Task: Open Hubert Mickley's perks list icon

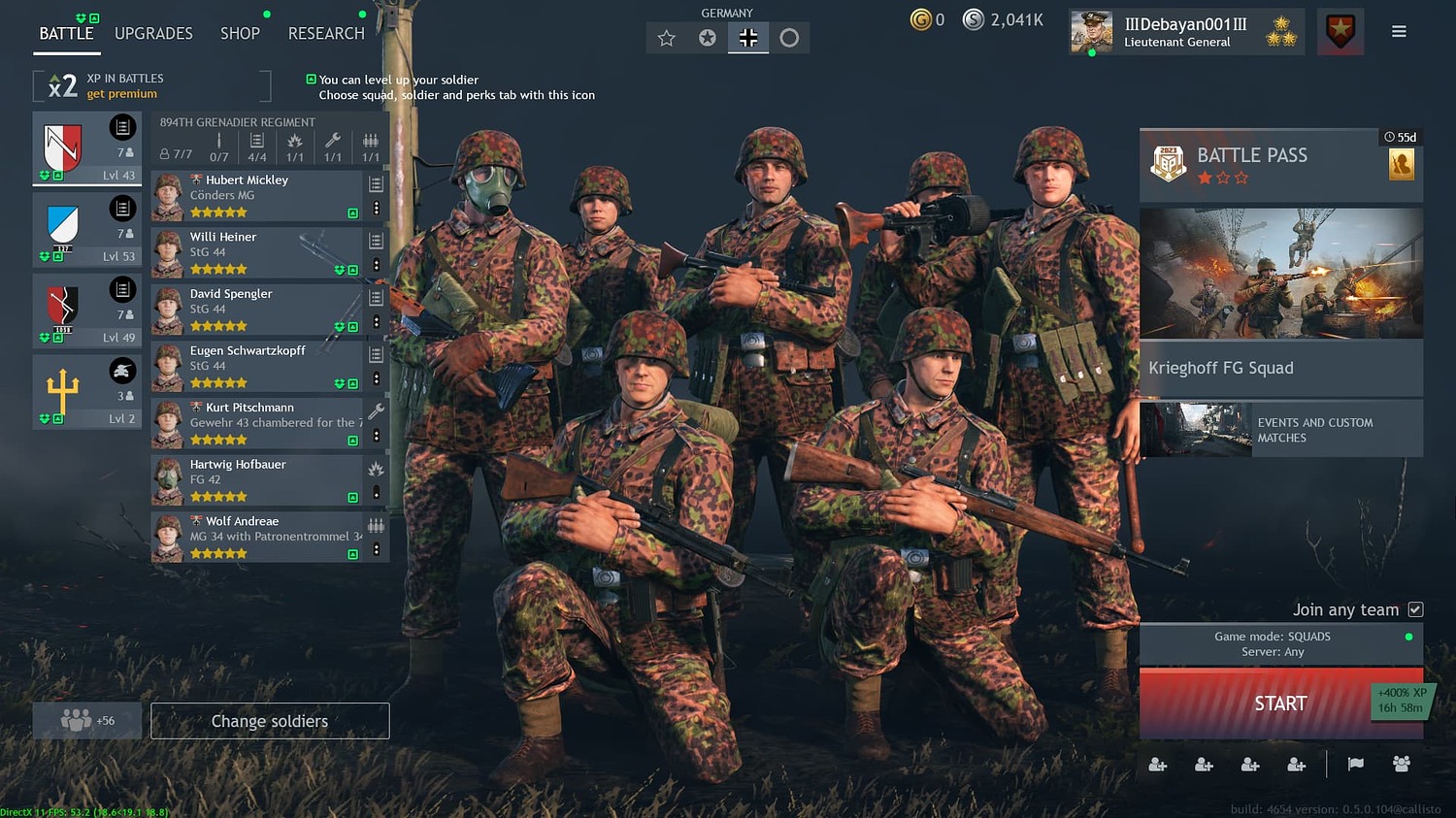Action: tap(376, 182)
